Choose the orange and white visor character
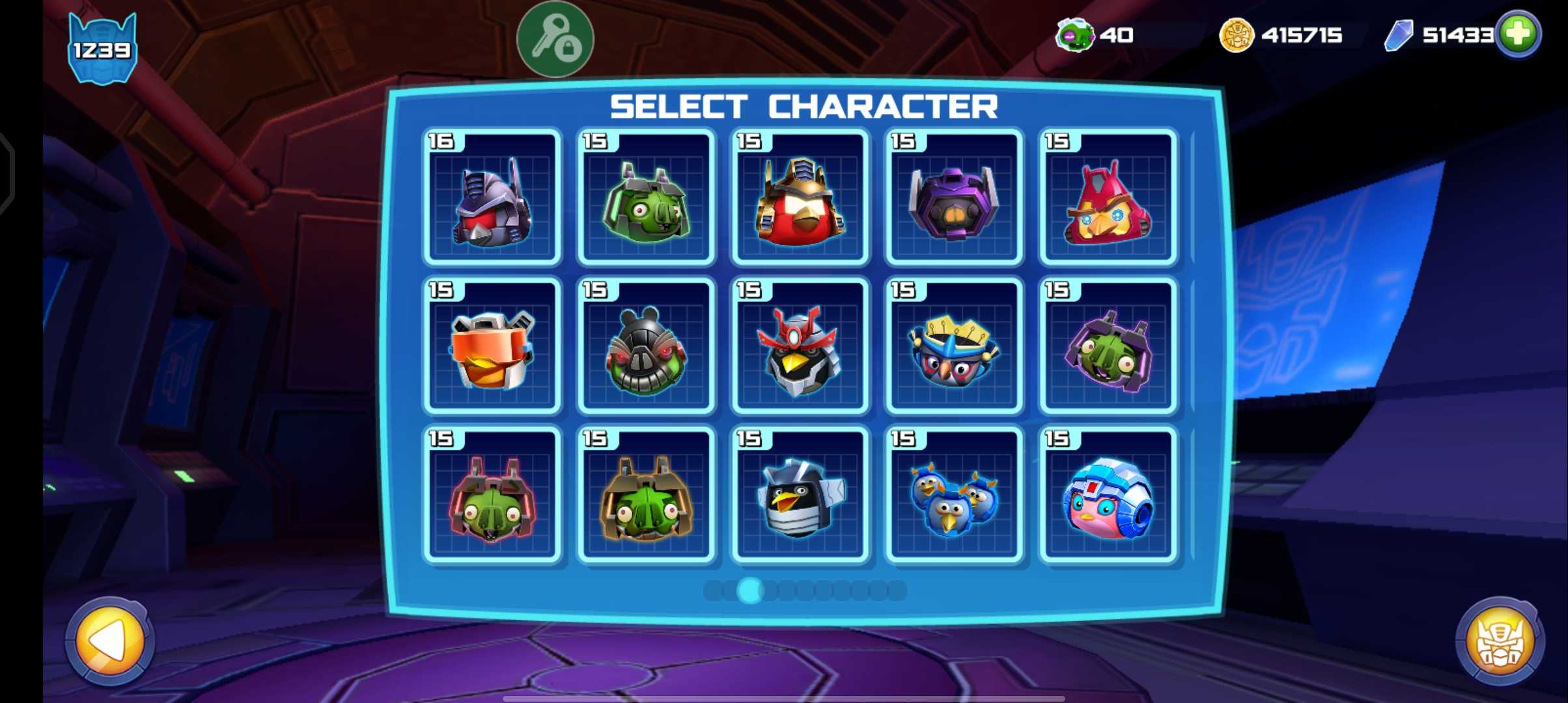1568x703 pixels. pos(492,346)
